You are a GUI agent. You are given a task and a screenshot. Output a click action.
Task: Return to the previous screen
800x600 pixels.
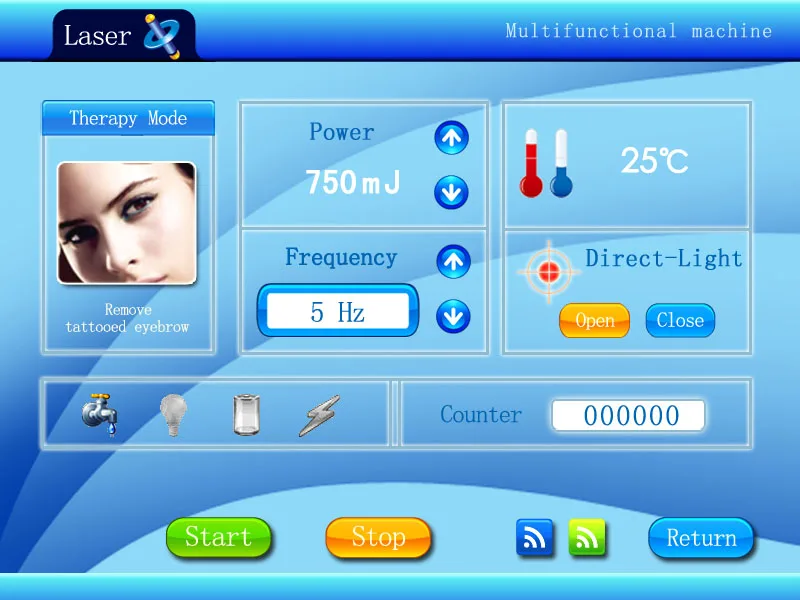point(701,538)
